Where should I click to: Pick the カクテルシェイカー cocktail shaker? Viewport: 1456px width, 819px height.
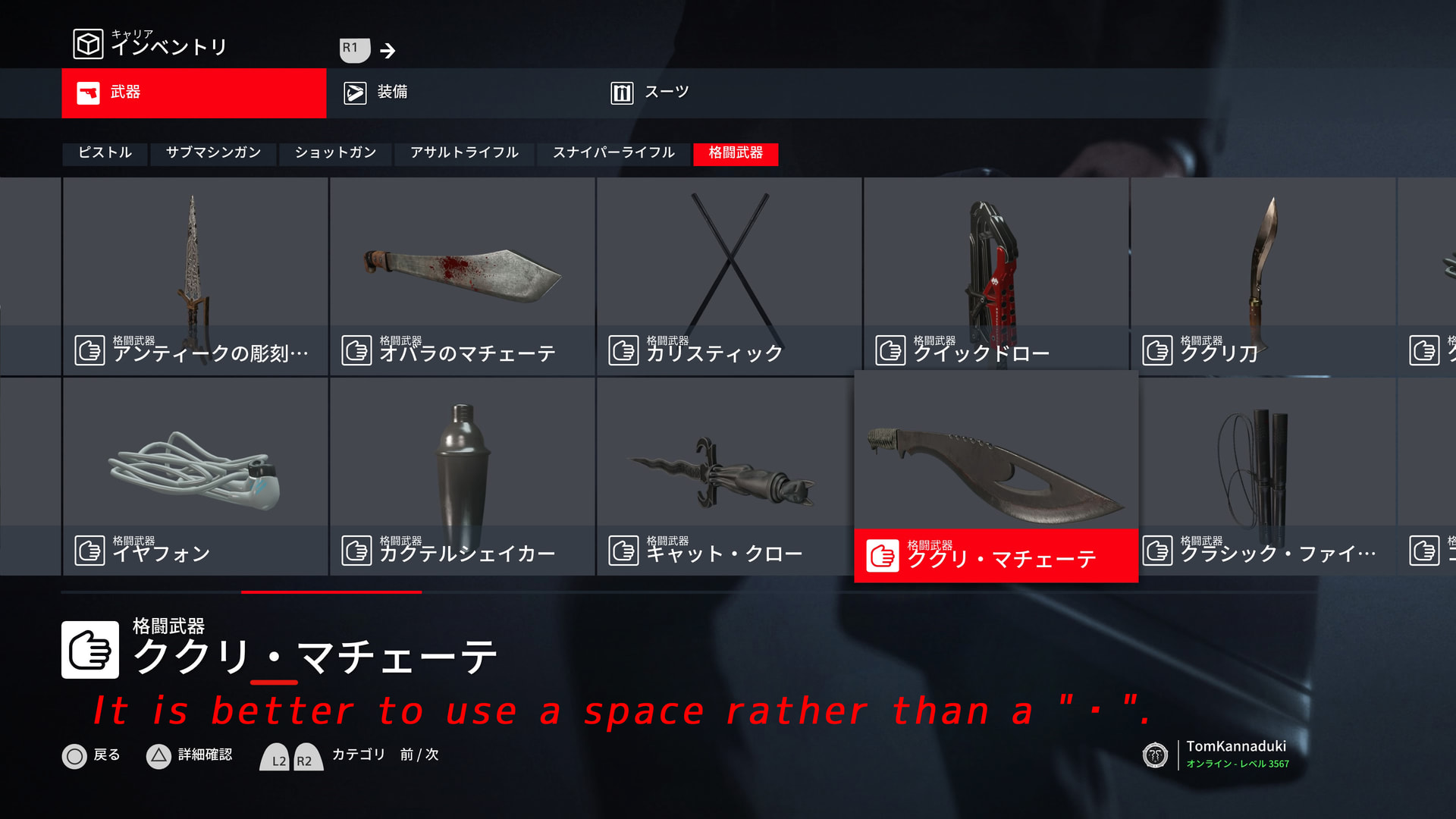[x=463, y=476]
